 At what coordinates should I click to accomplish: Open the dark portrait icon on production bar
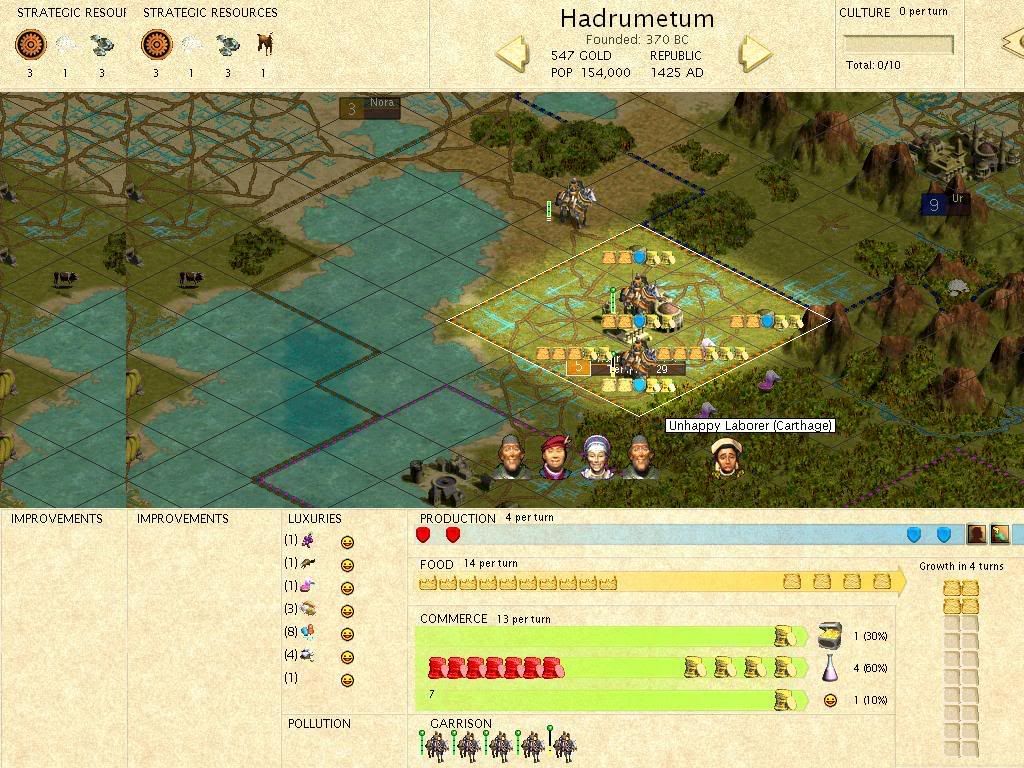(976, 535)
